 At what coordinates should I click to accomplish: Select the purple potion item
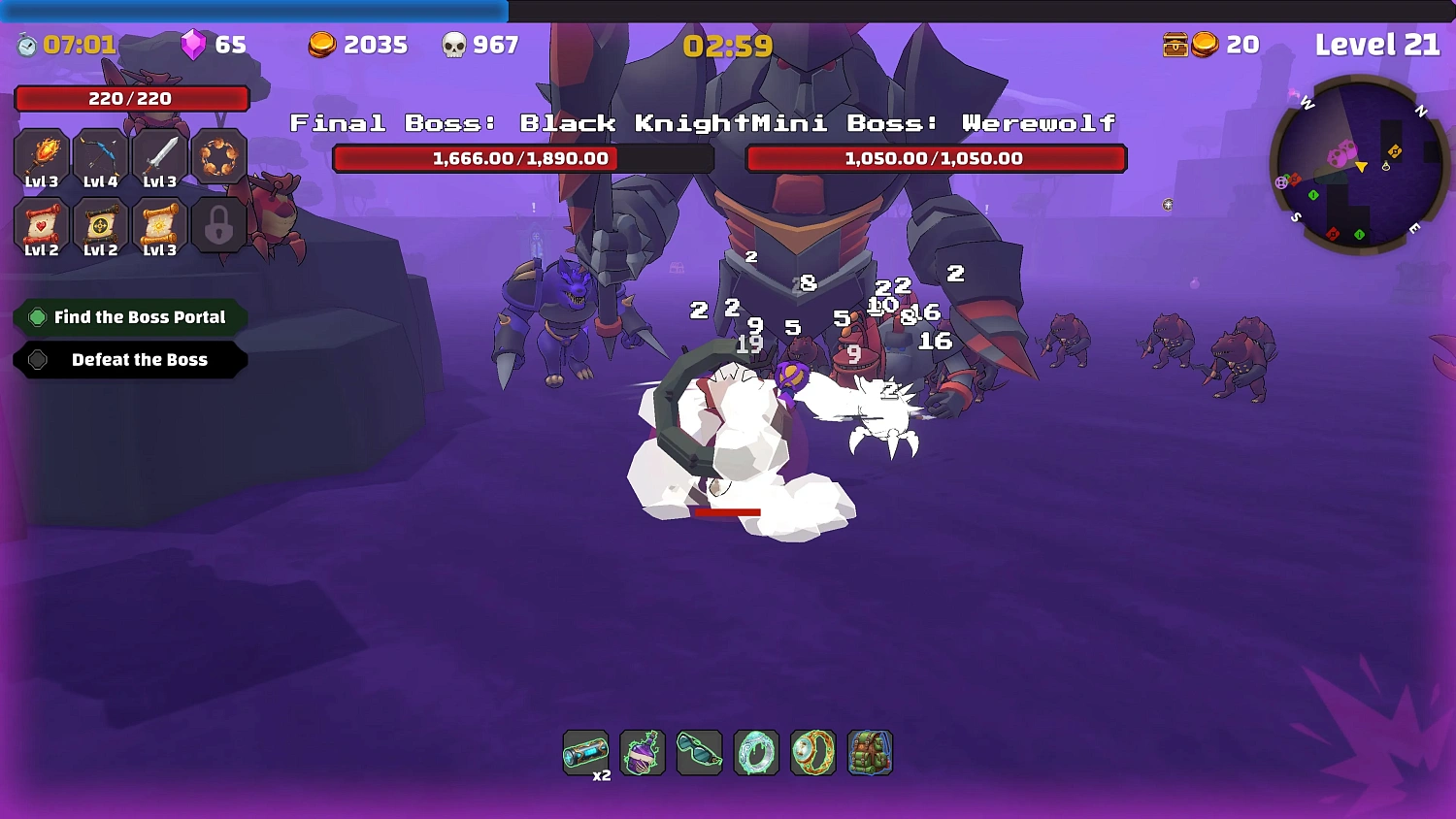(643, 753)
